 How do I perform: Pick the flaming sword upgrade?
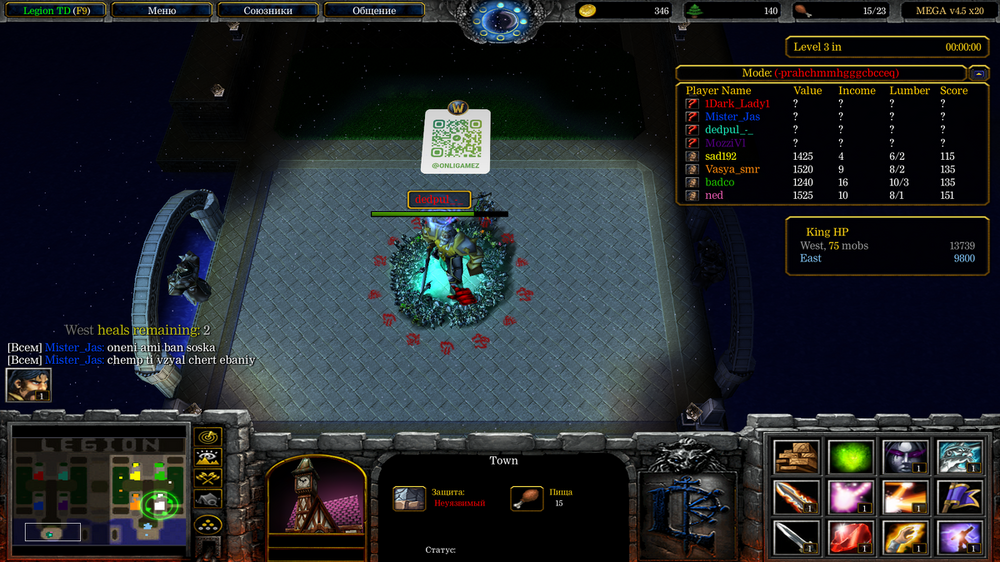[796, 496]
